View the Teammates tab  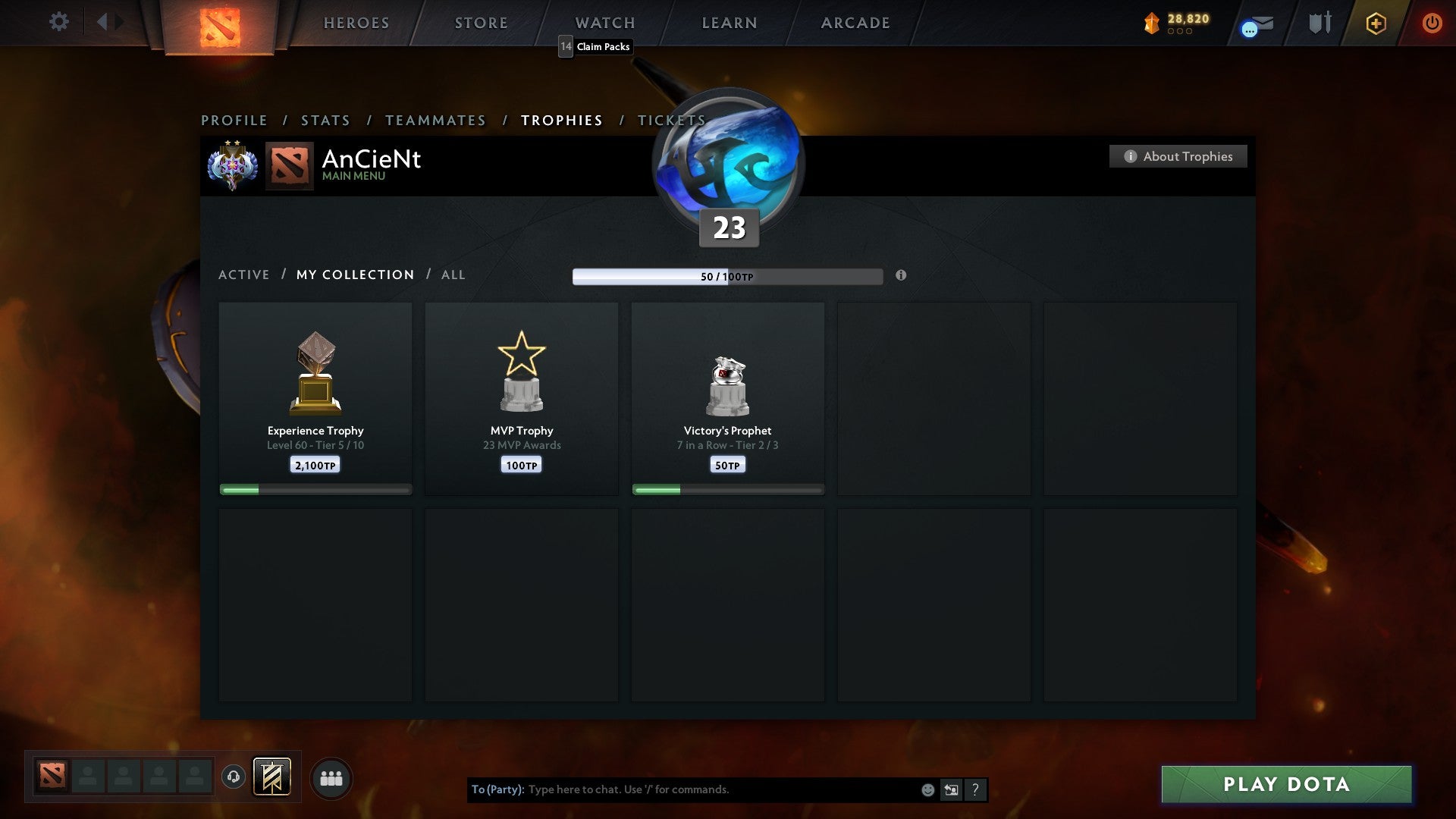point(436,121)
